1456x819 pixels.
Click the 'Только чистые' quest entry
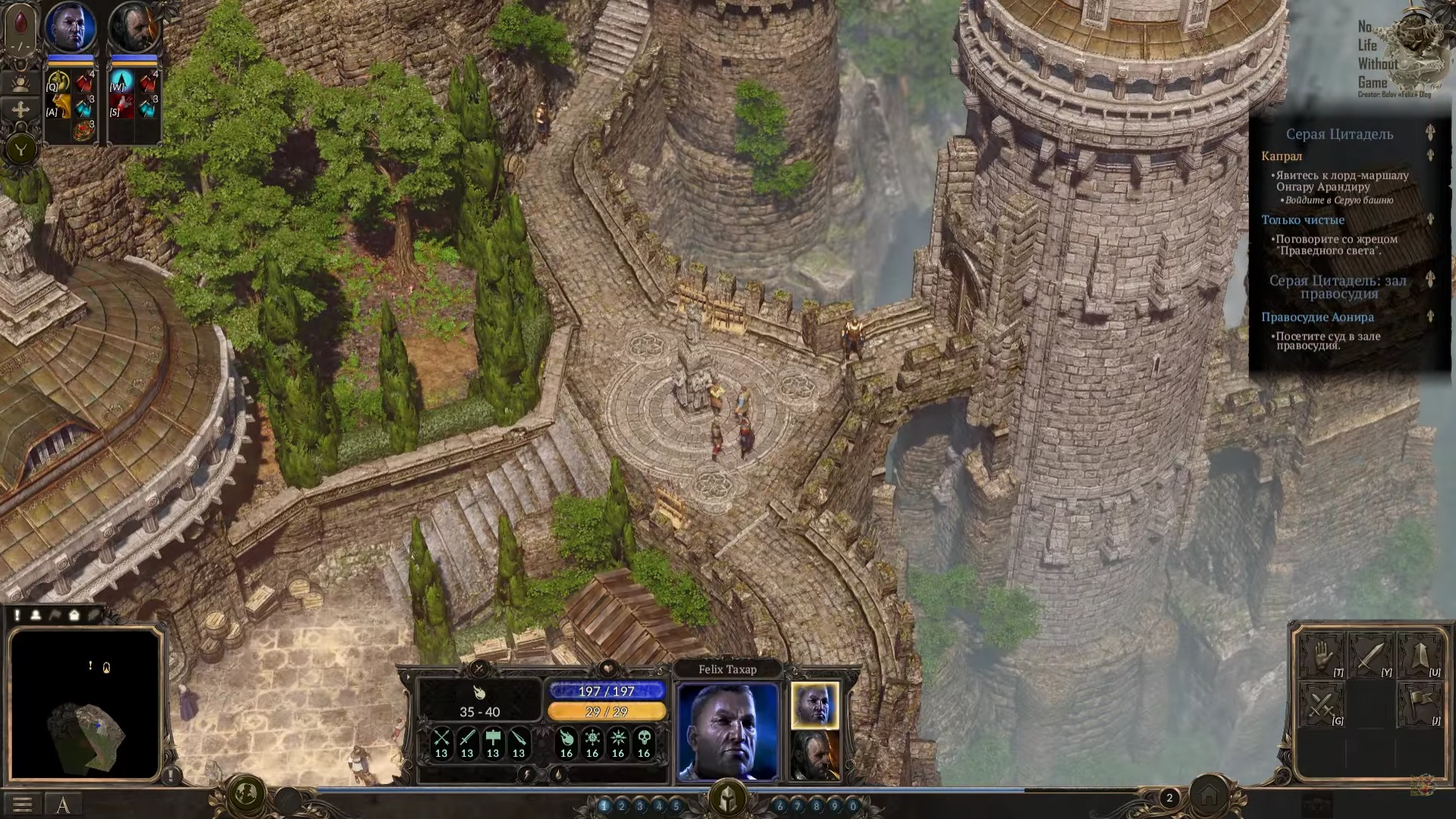(1303, 220)
